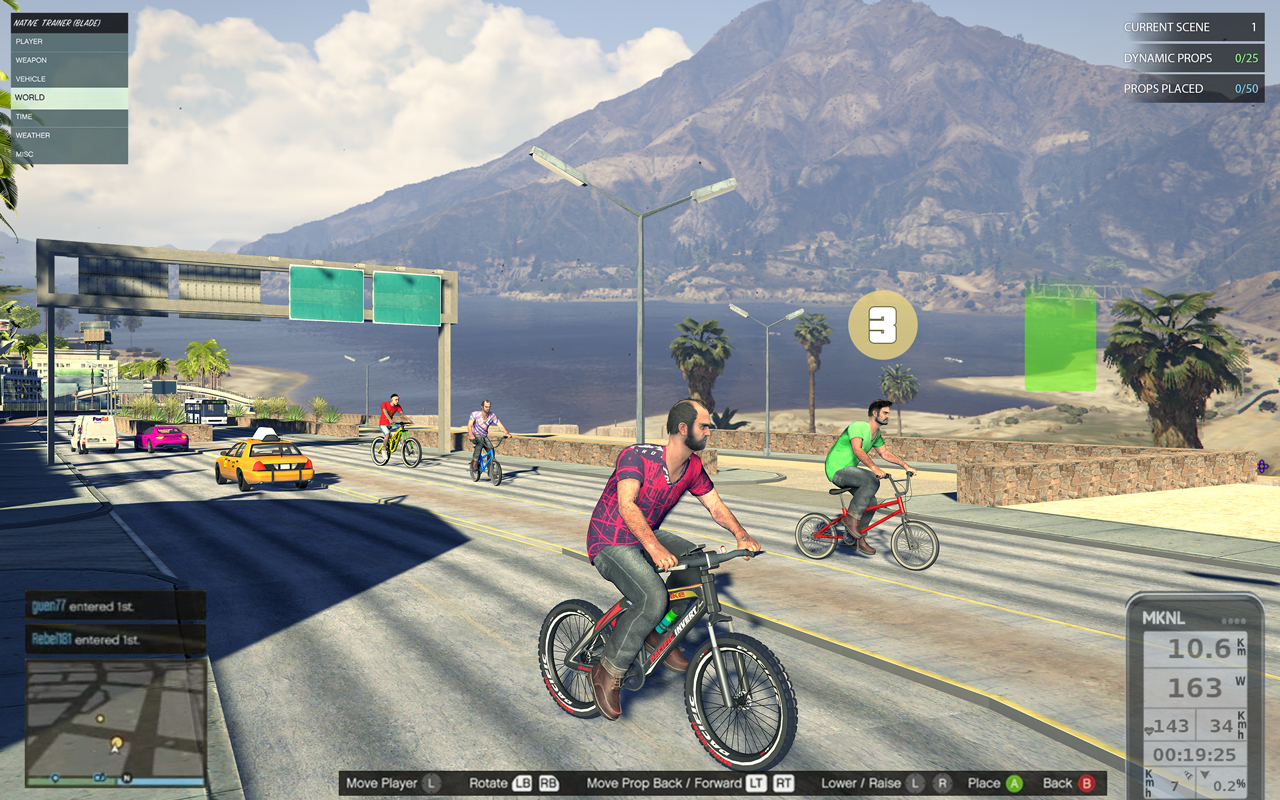Click the minimap in the corner
This screenshot has width=1280, height=800.
tap(116, 721)
